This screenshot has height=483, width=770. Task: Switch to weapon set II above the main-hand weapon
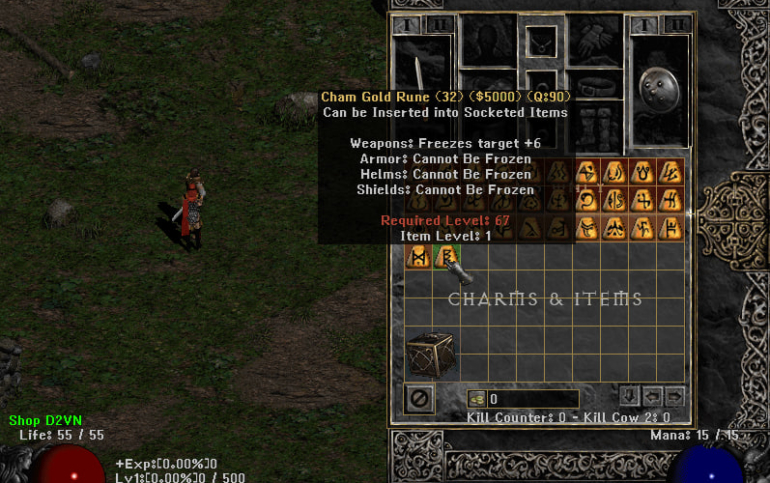438,24
